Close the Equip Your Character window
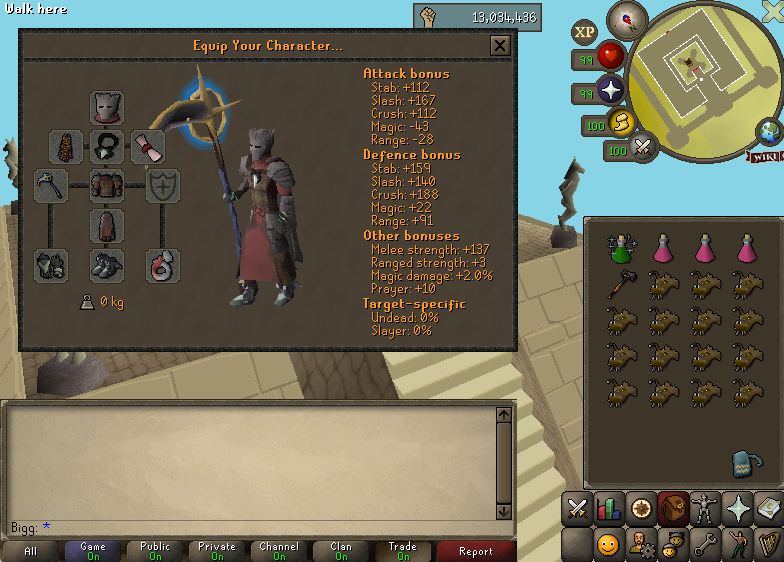The image size is (784, 562). 500,46
